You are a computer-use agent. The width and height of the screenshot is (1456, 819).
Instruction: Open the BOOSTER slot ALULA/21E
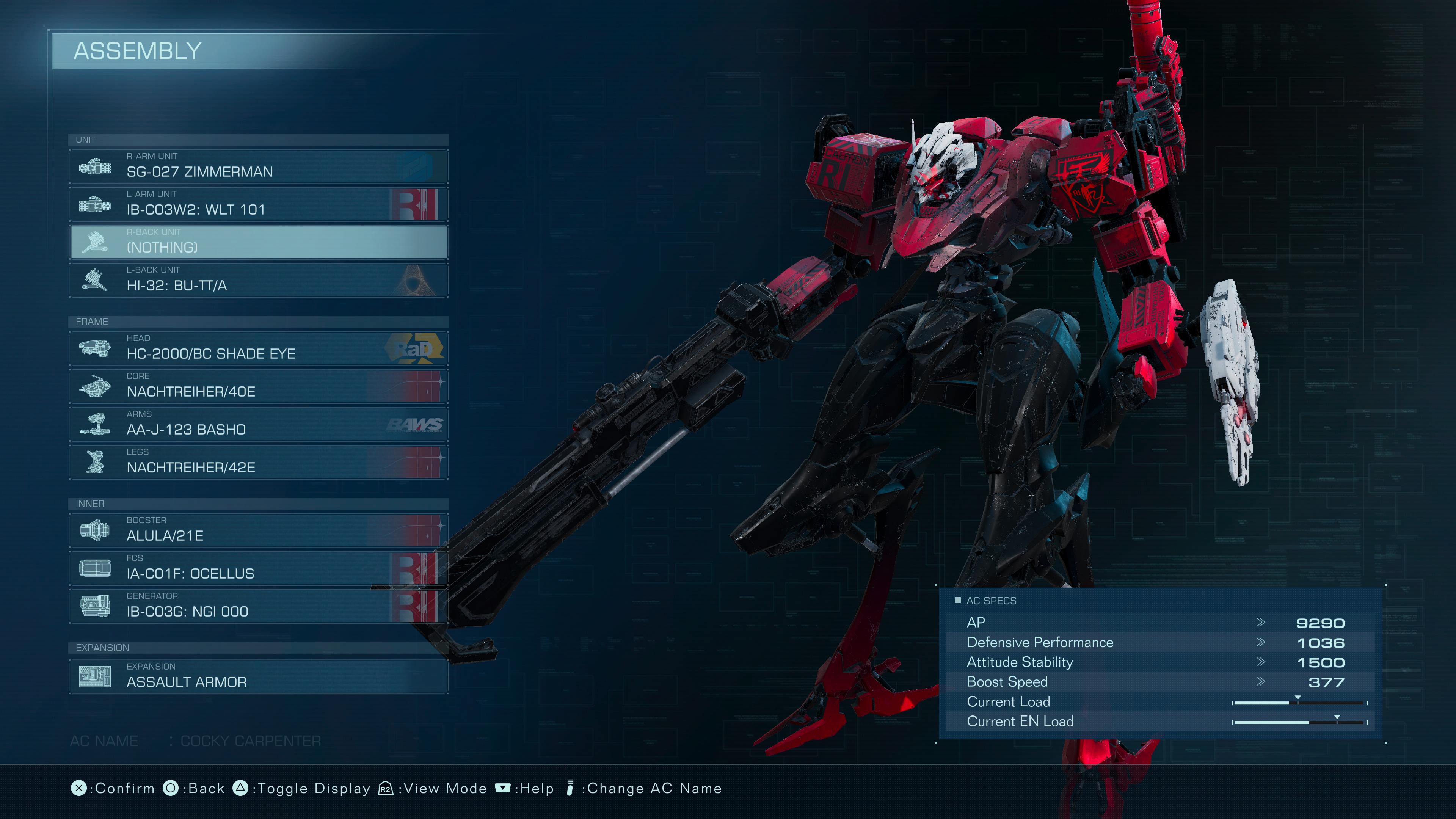[x=258, y=530]
